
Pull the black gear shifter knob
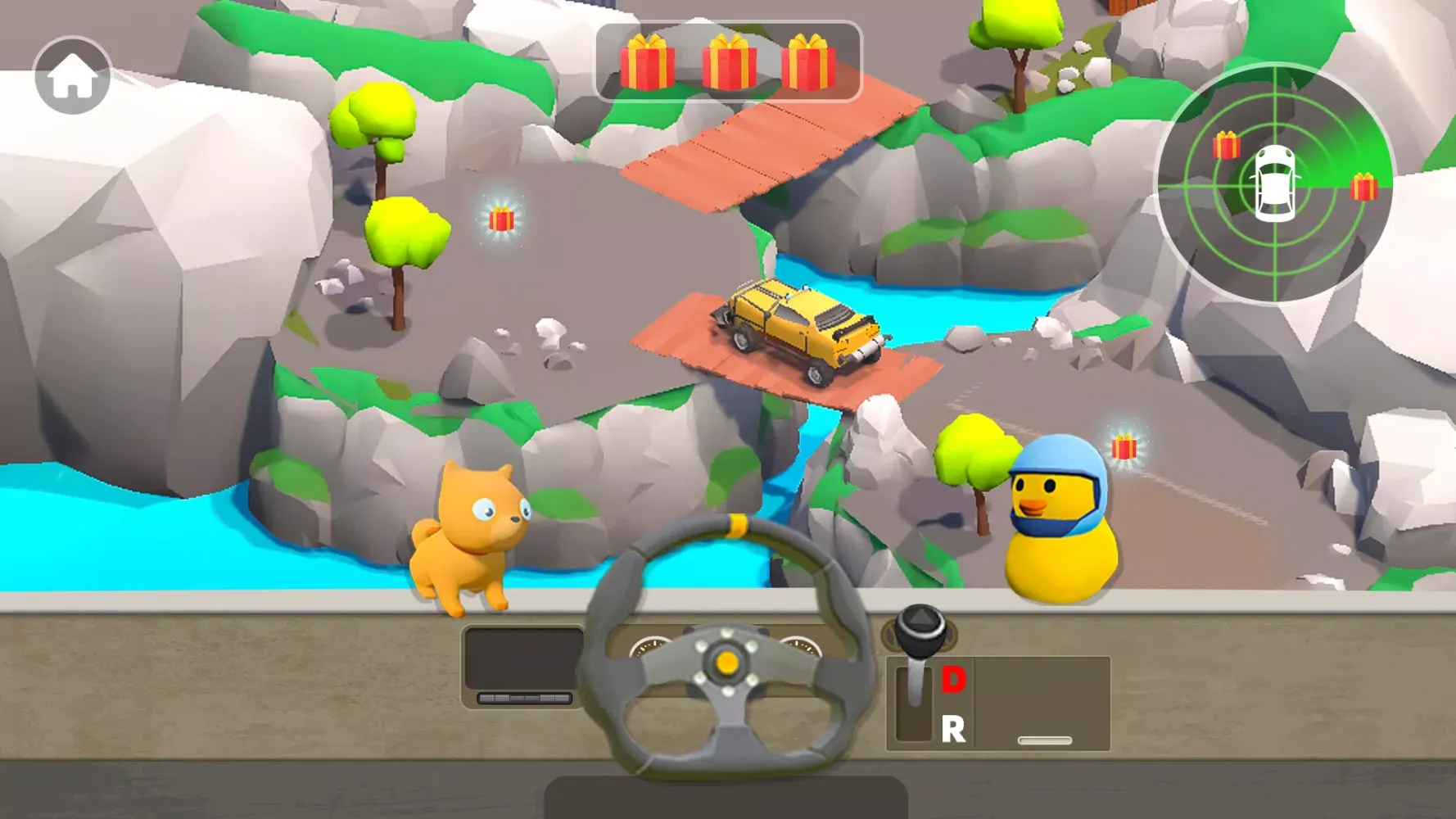pos(919,626)
